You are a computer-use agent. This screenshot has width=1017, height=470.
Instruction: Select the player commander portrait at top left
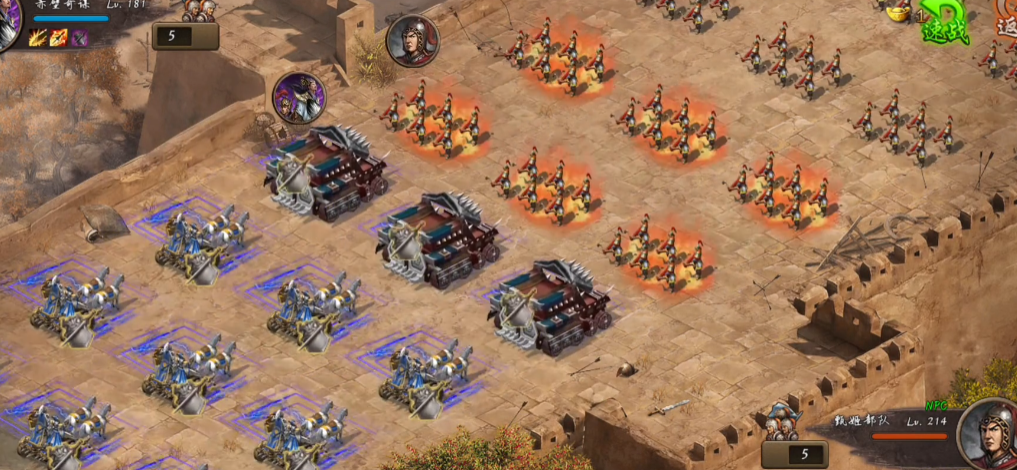coord(8,24)
